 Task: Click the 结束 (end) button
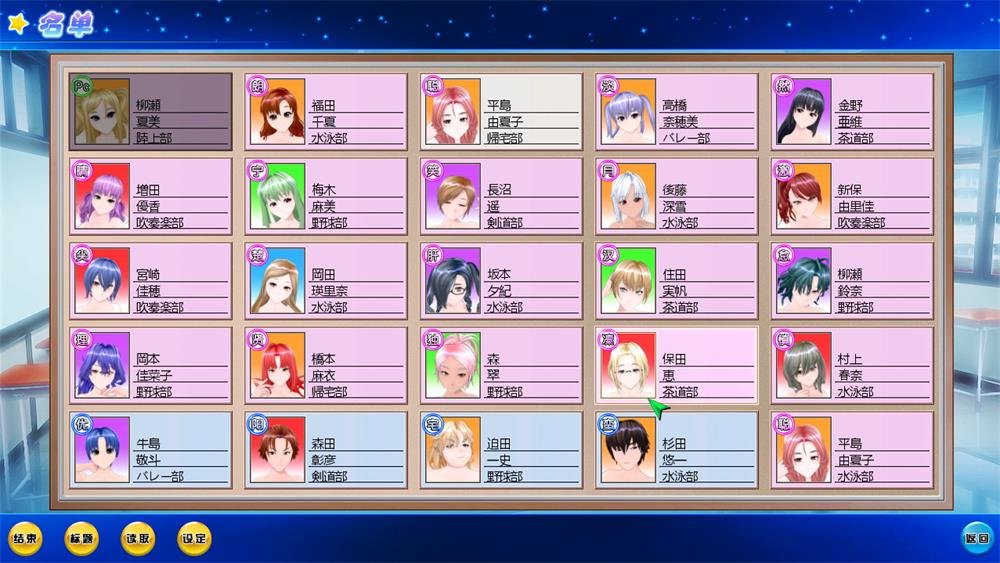coord(25,539)
